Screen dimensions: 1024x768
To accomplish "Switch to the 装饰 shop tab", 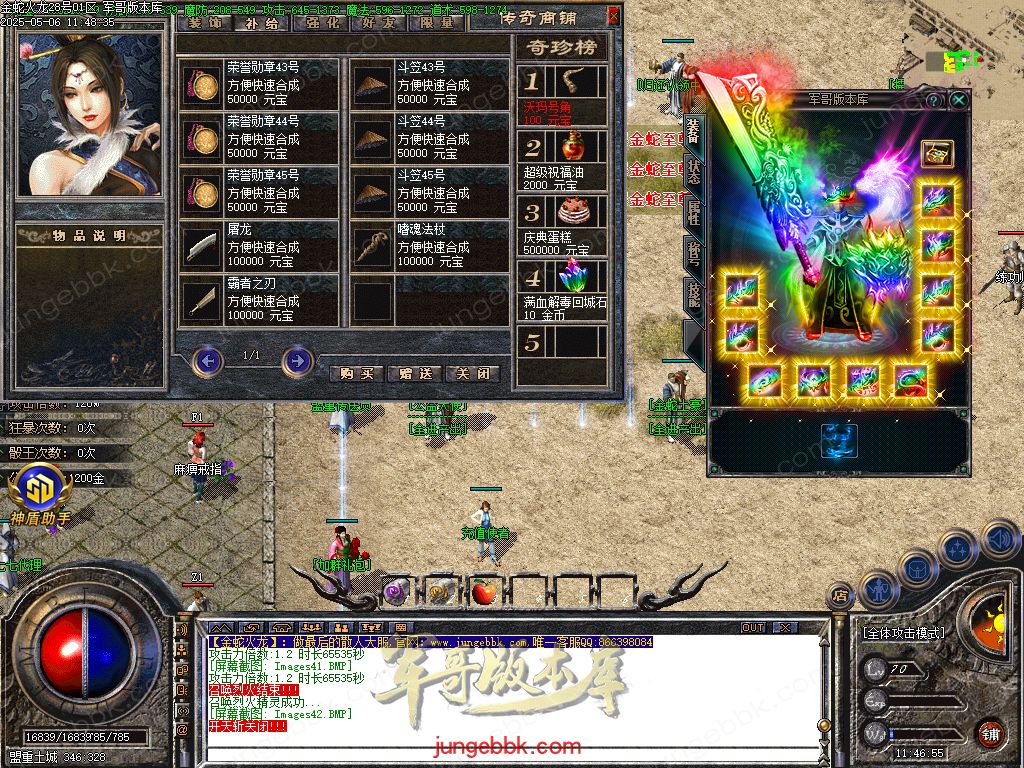I will [205, 21].
